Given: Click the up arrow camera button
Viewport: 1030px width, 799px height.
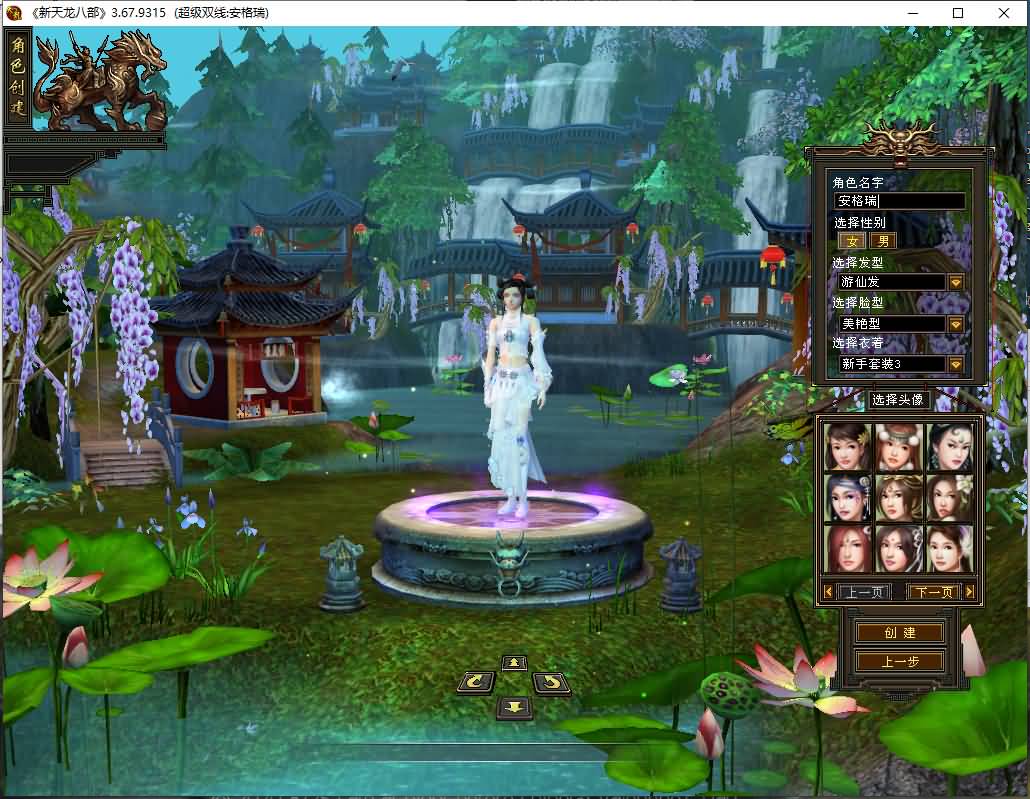Looking at the screenshot, I should [514, 663].
